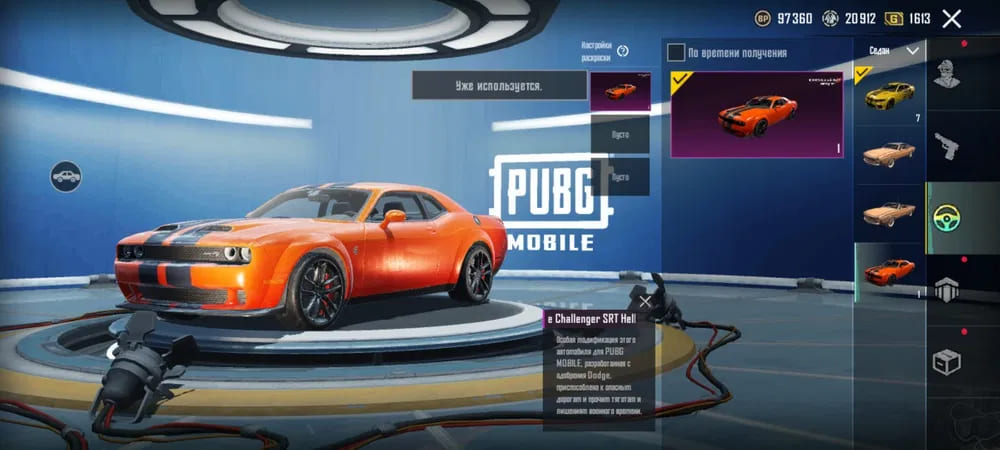
Task: Click the "Уже используется." button
Action: pos(499,86)
